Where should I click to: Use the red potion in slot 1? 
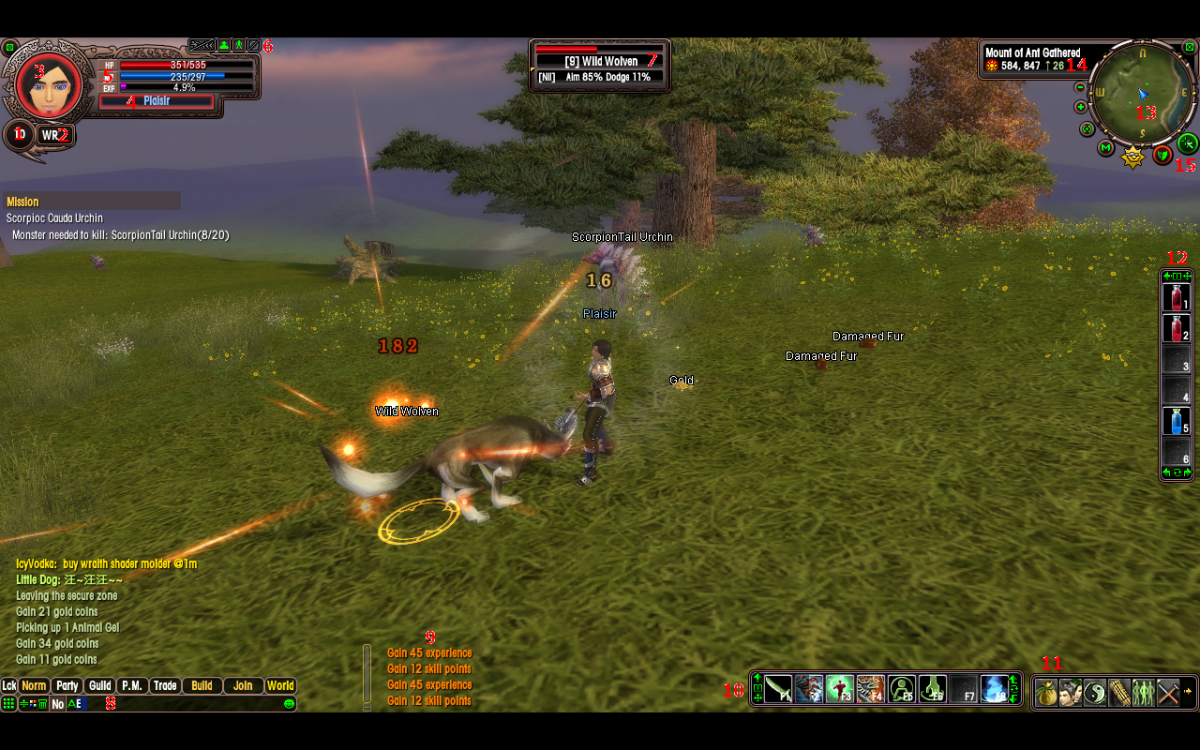1175,297
